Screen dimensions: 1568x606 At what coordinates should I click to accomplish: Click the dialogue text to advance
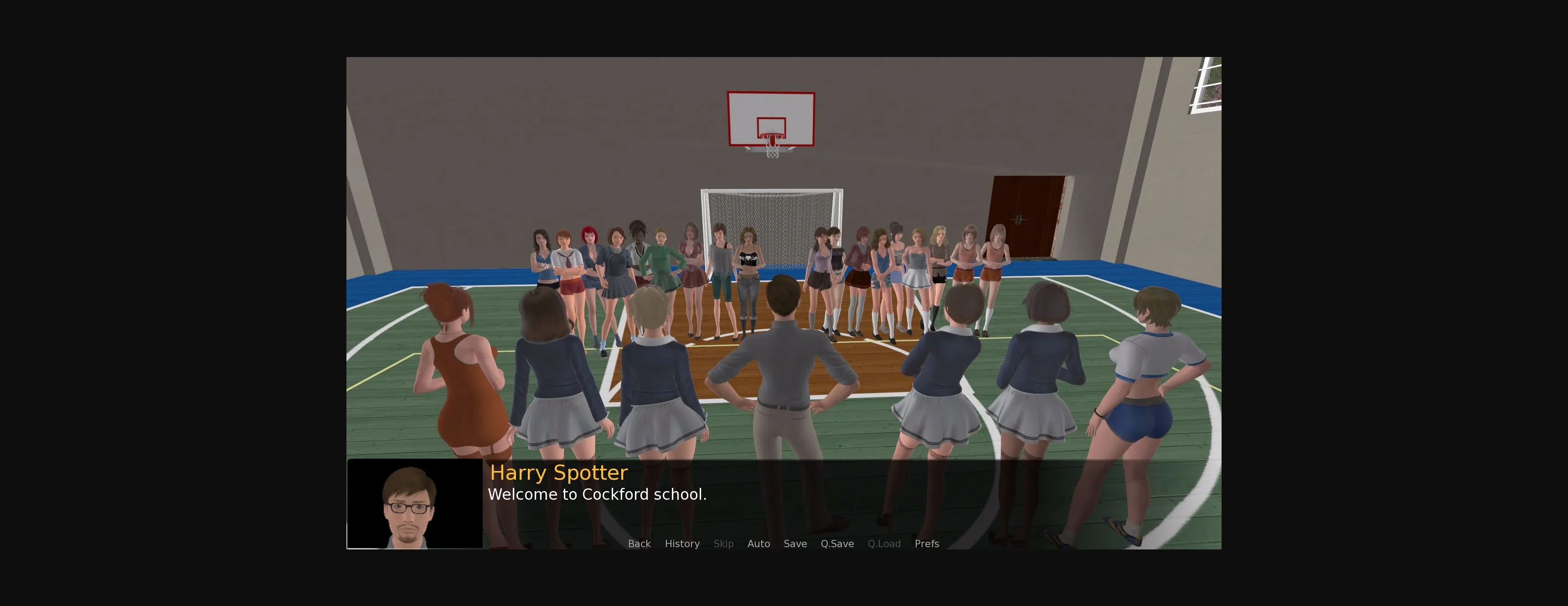[x=597, y=495]
